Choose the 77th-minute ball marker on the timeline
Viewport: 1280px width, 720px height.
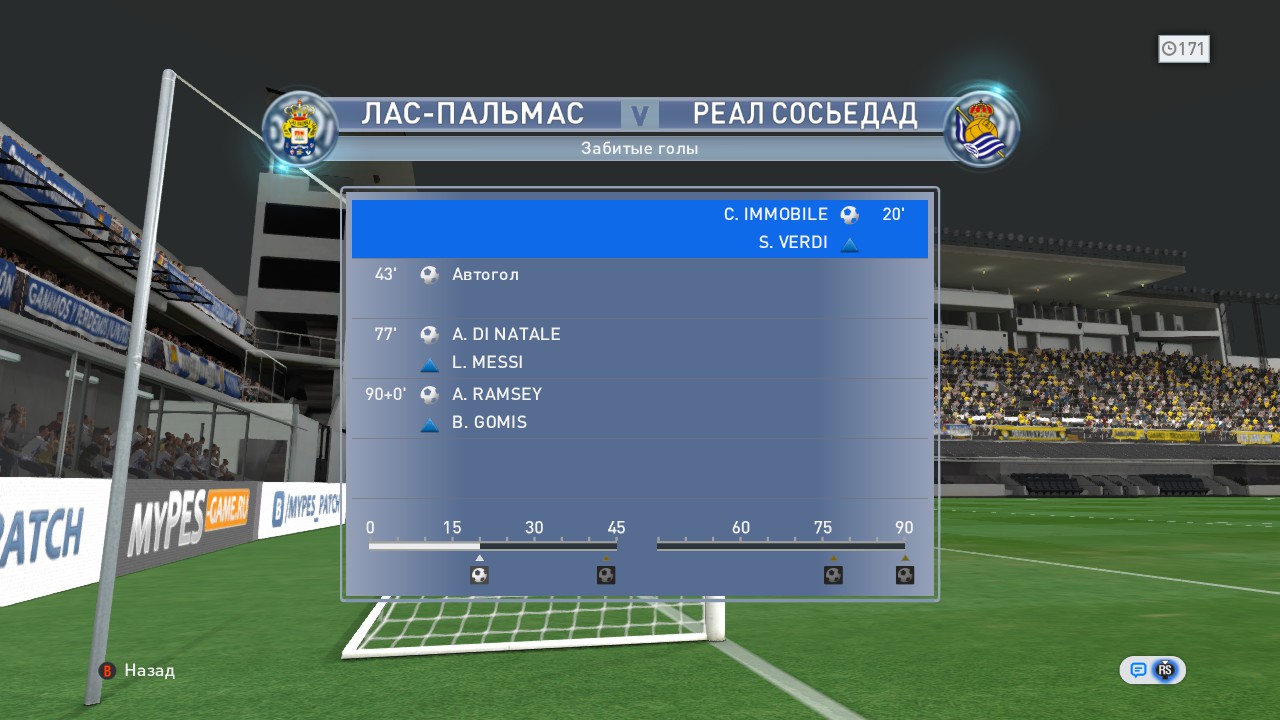point(833,575)
